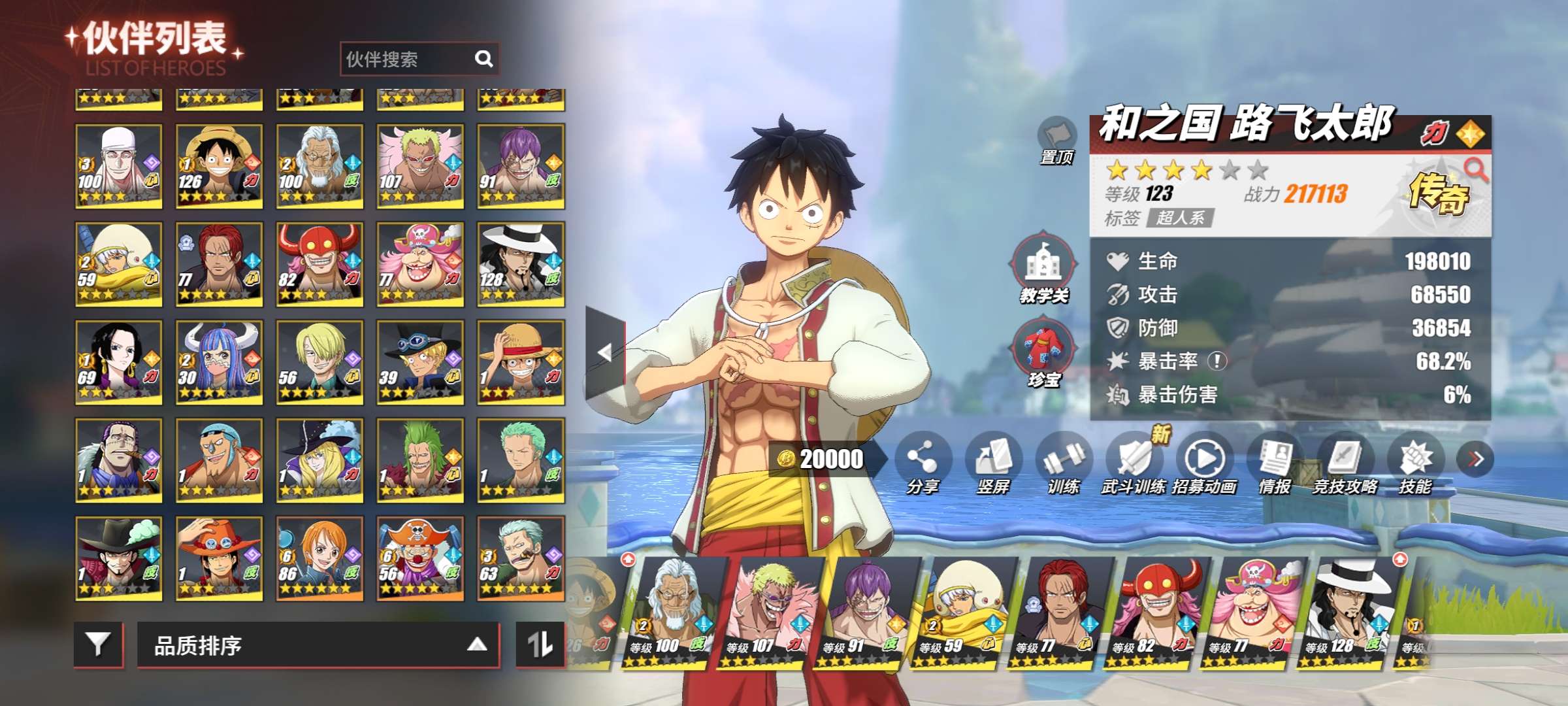This screenshot has width=1568, height=706.
Task: Collapse the hero list panel arrow
Action: [x=605, y=352]
